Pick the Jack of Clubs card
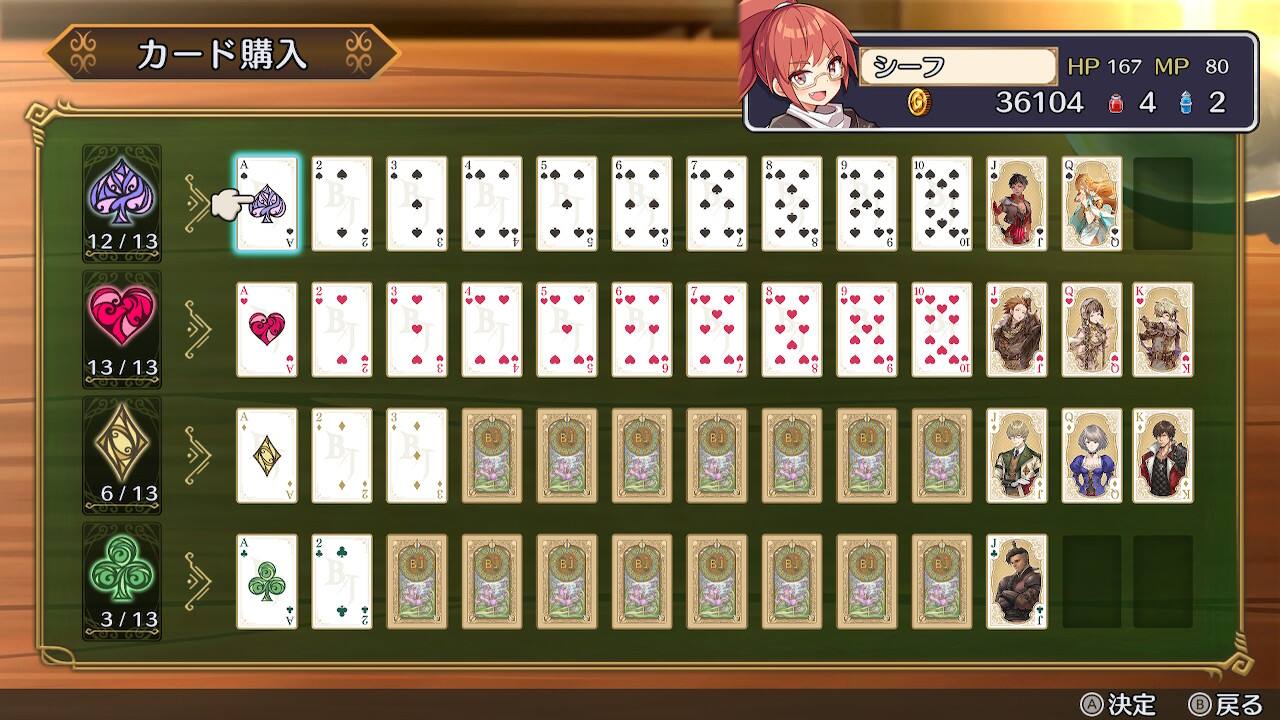The height and width of the screenshot is (720, 1280). pos(1017,582)
